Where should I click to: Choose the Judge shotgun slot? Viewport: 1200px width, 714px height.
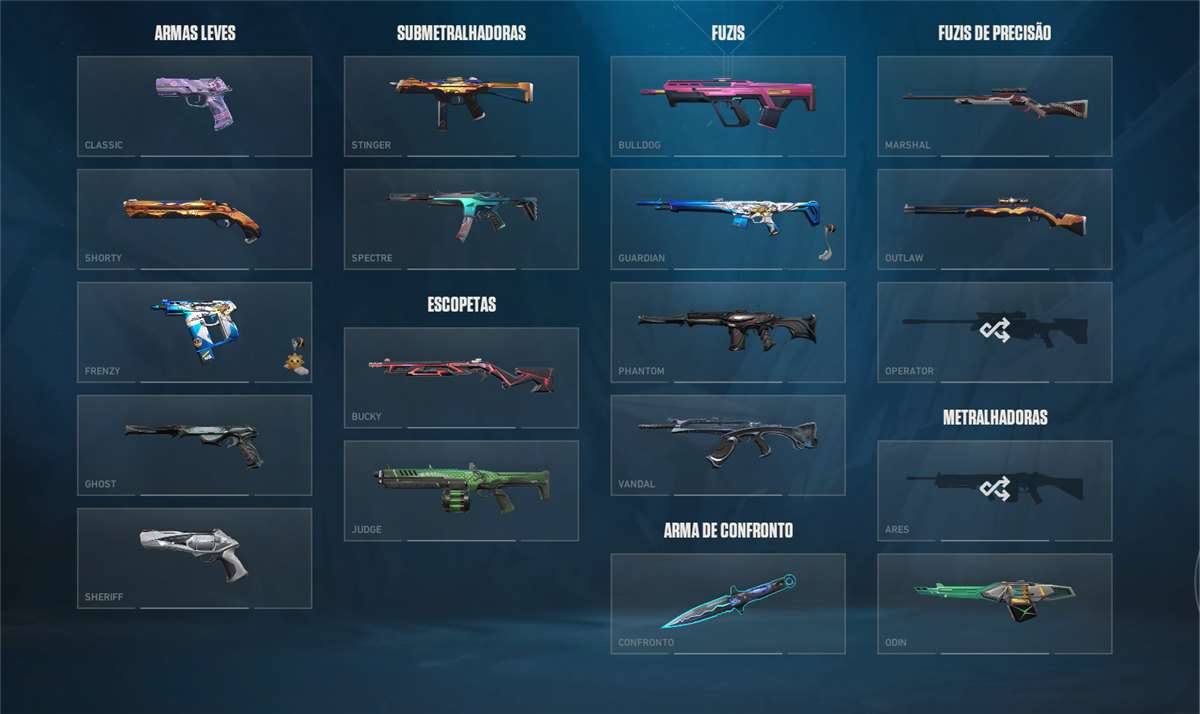(x=461, y=491)
